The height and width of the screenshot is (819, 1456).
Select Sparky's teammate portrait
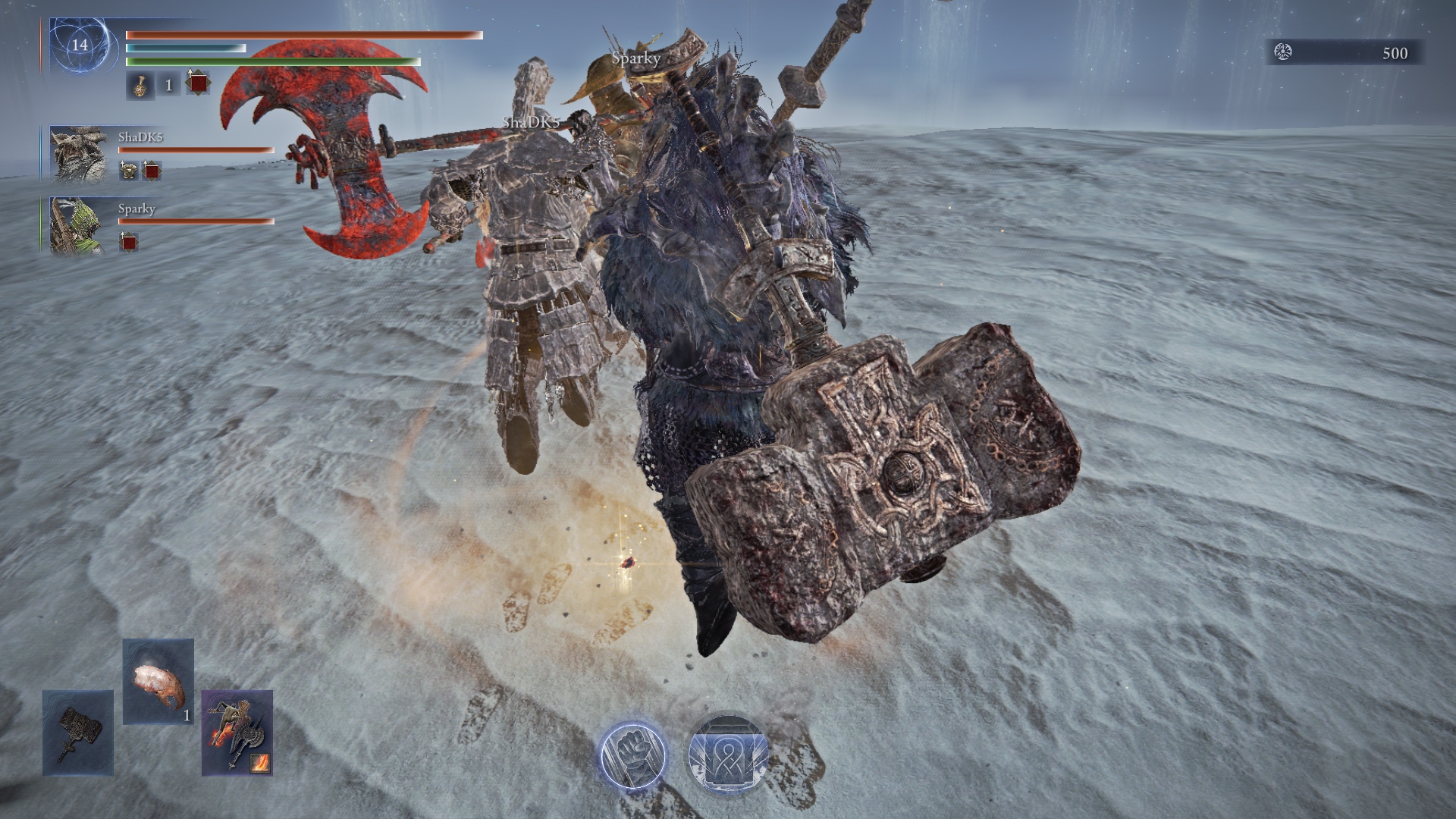78,226
